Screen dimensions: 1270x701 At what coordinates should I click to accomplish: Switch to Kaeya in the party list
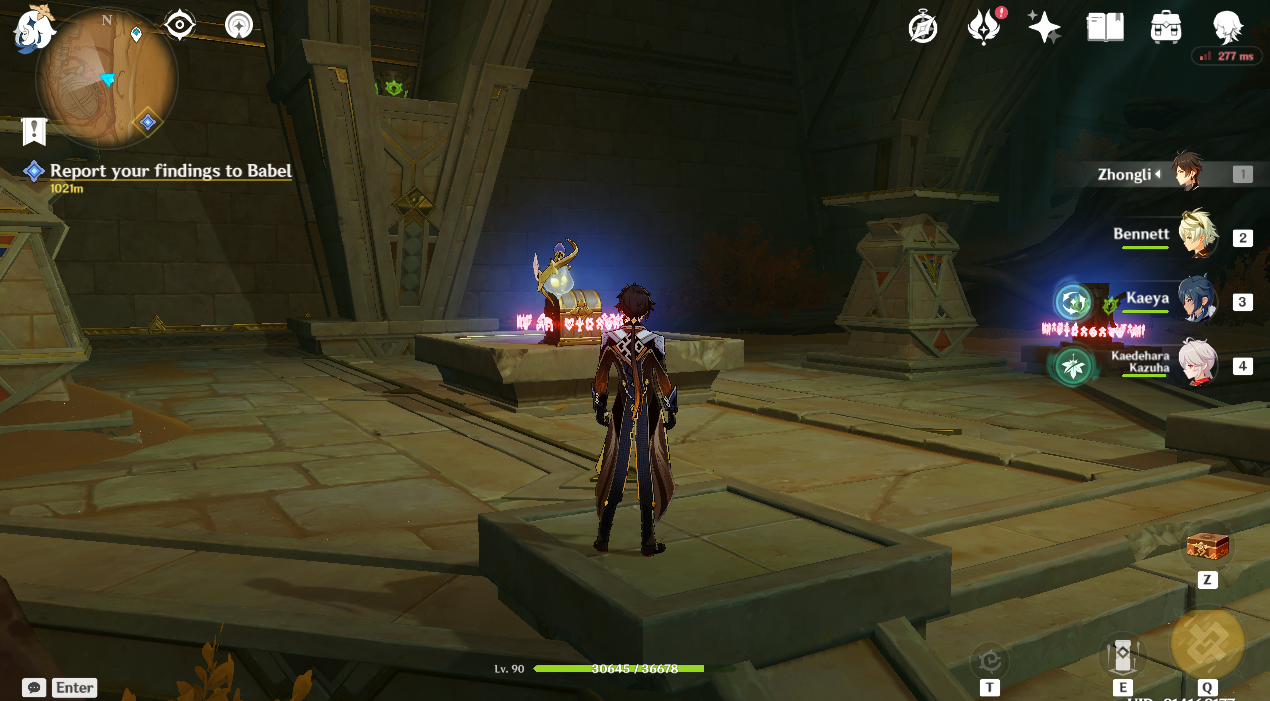point(1195,300)
